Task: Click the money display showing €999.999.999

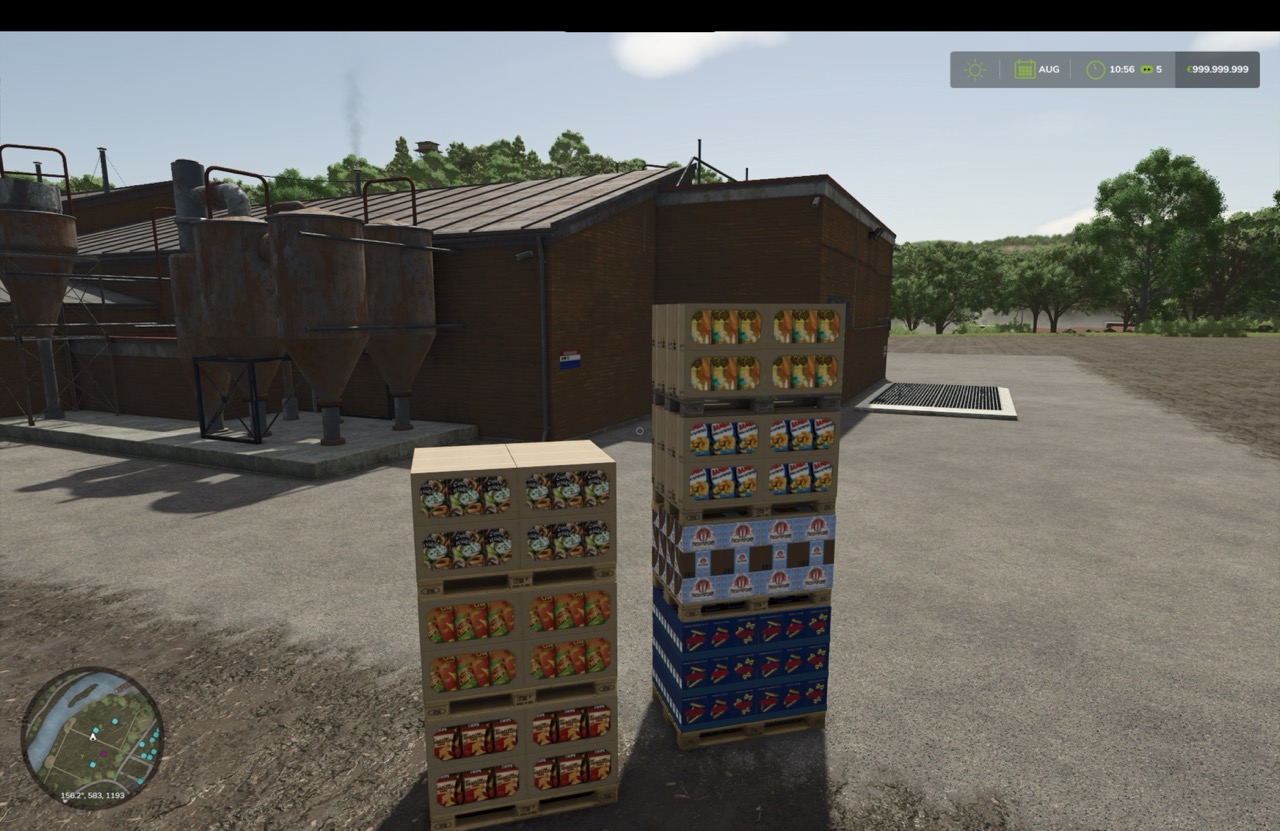Action: tap(1218, 69)
